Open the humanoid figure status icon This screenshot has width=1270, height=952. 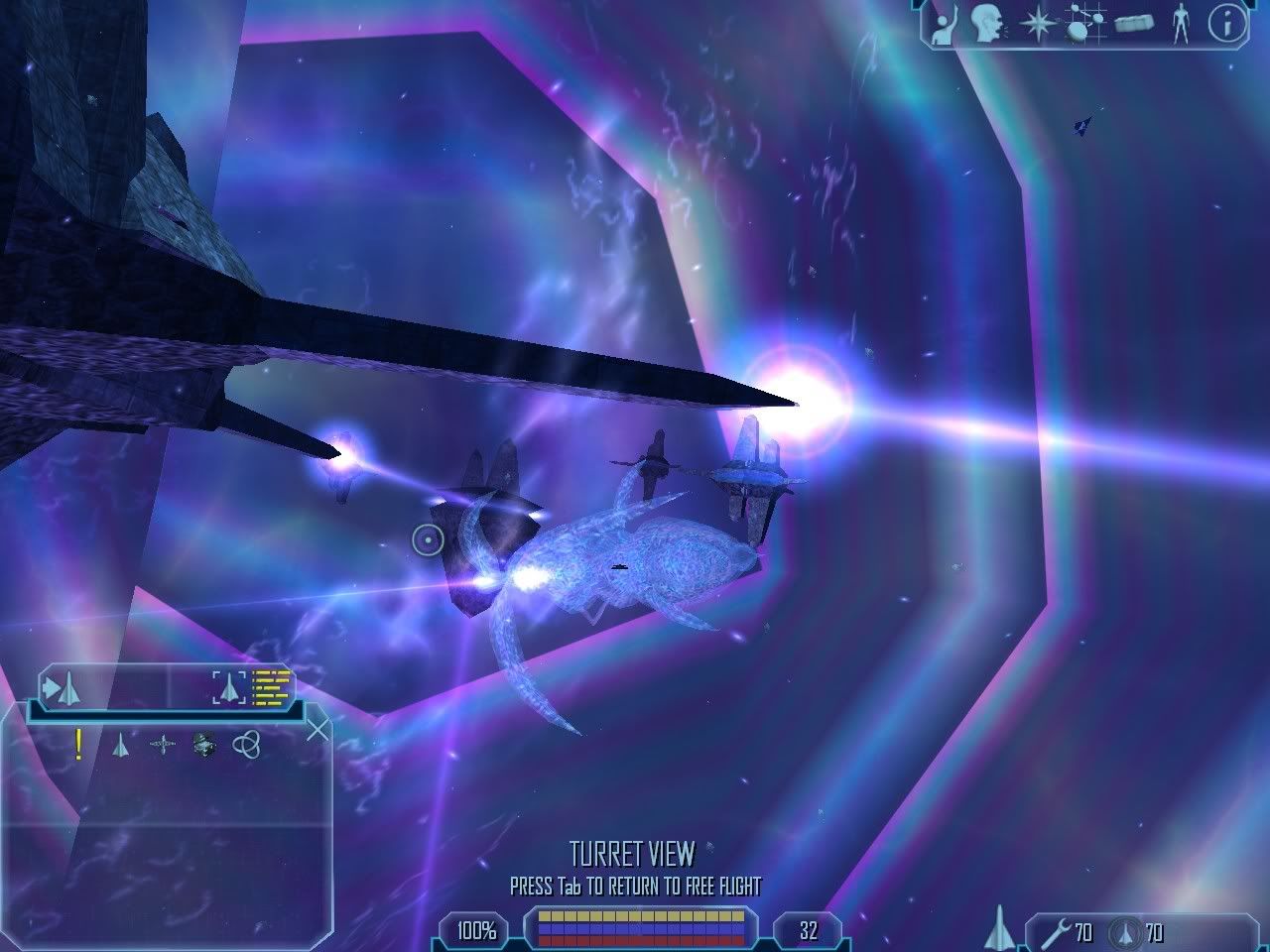coord(1180,24)
